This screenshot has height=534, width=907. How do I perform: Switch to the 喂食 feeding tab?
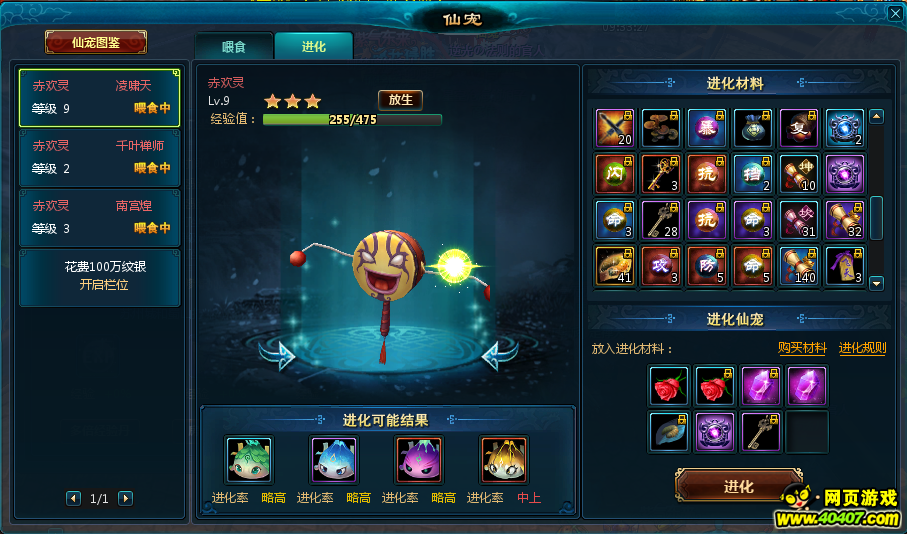[233, 47]
